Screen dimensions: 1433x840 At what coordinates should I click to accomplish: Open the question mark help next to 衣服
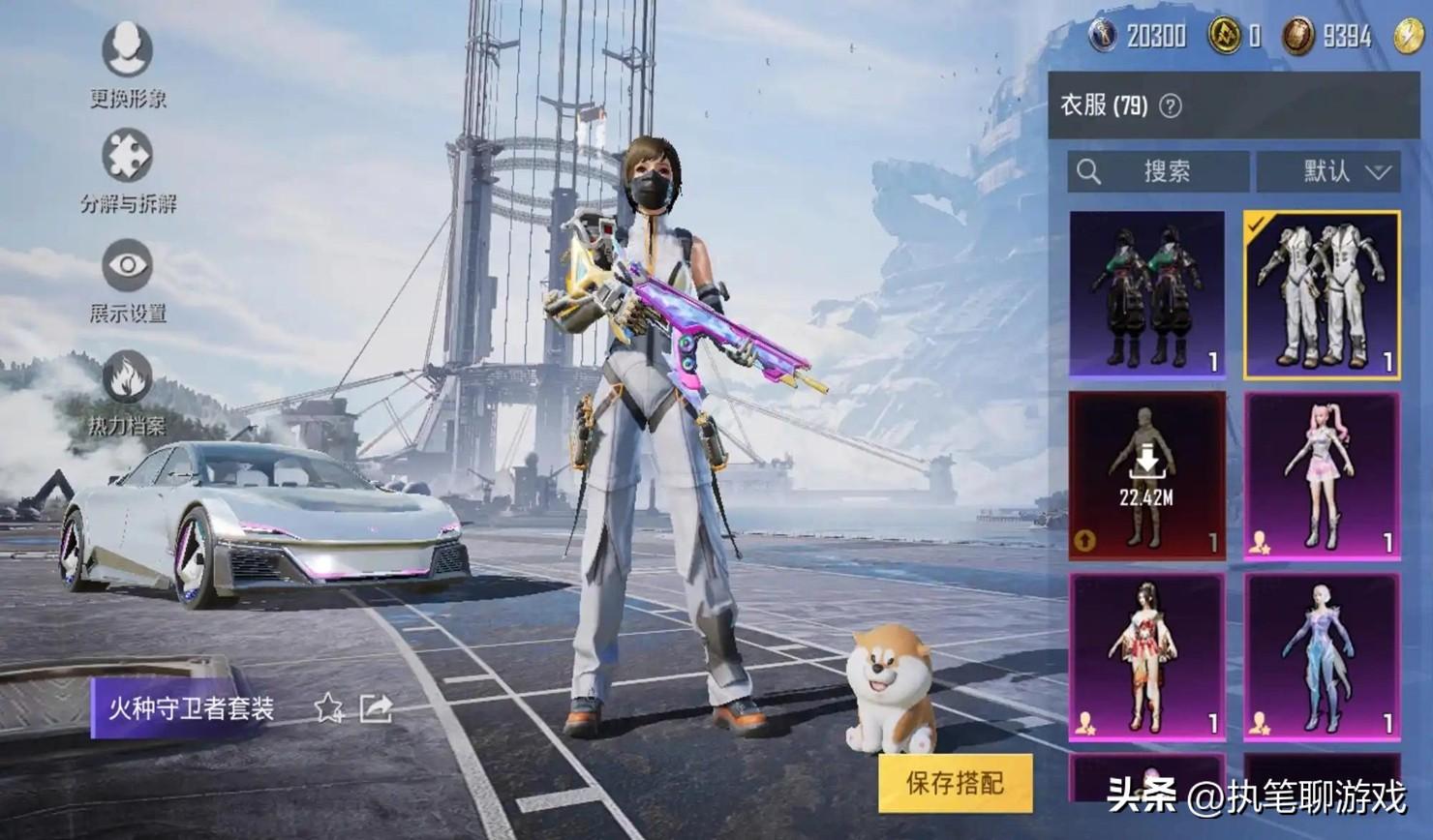1171,106
